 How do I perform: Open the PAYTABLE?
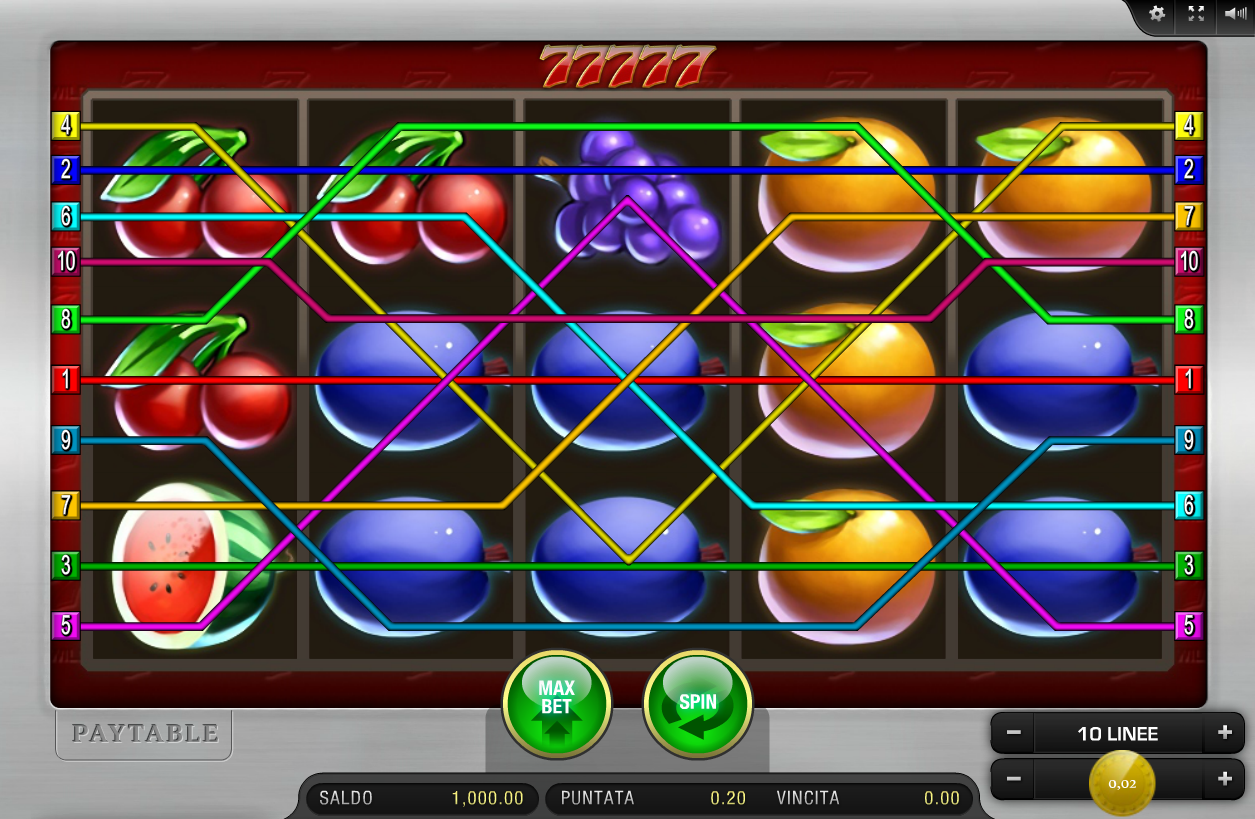point(144,734)
